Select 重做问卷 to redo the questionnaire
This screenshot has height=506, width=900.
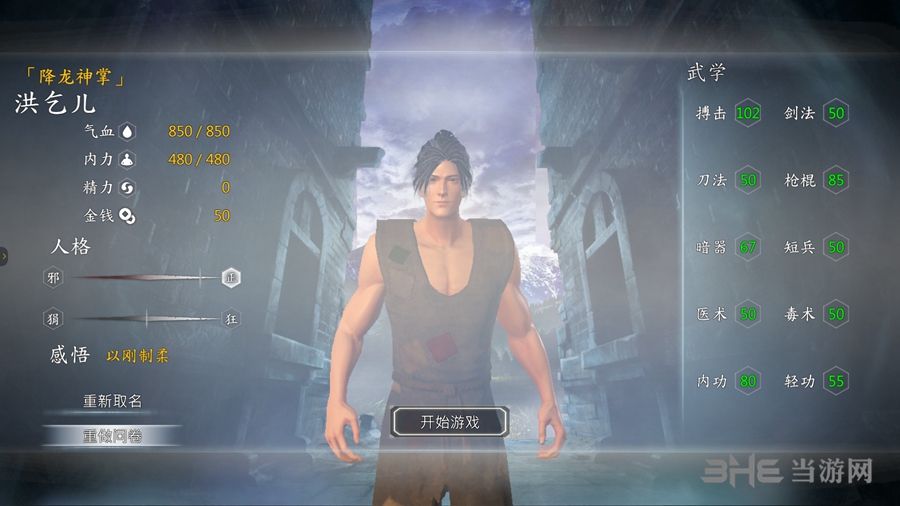click(112, 435)
